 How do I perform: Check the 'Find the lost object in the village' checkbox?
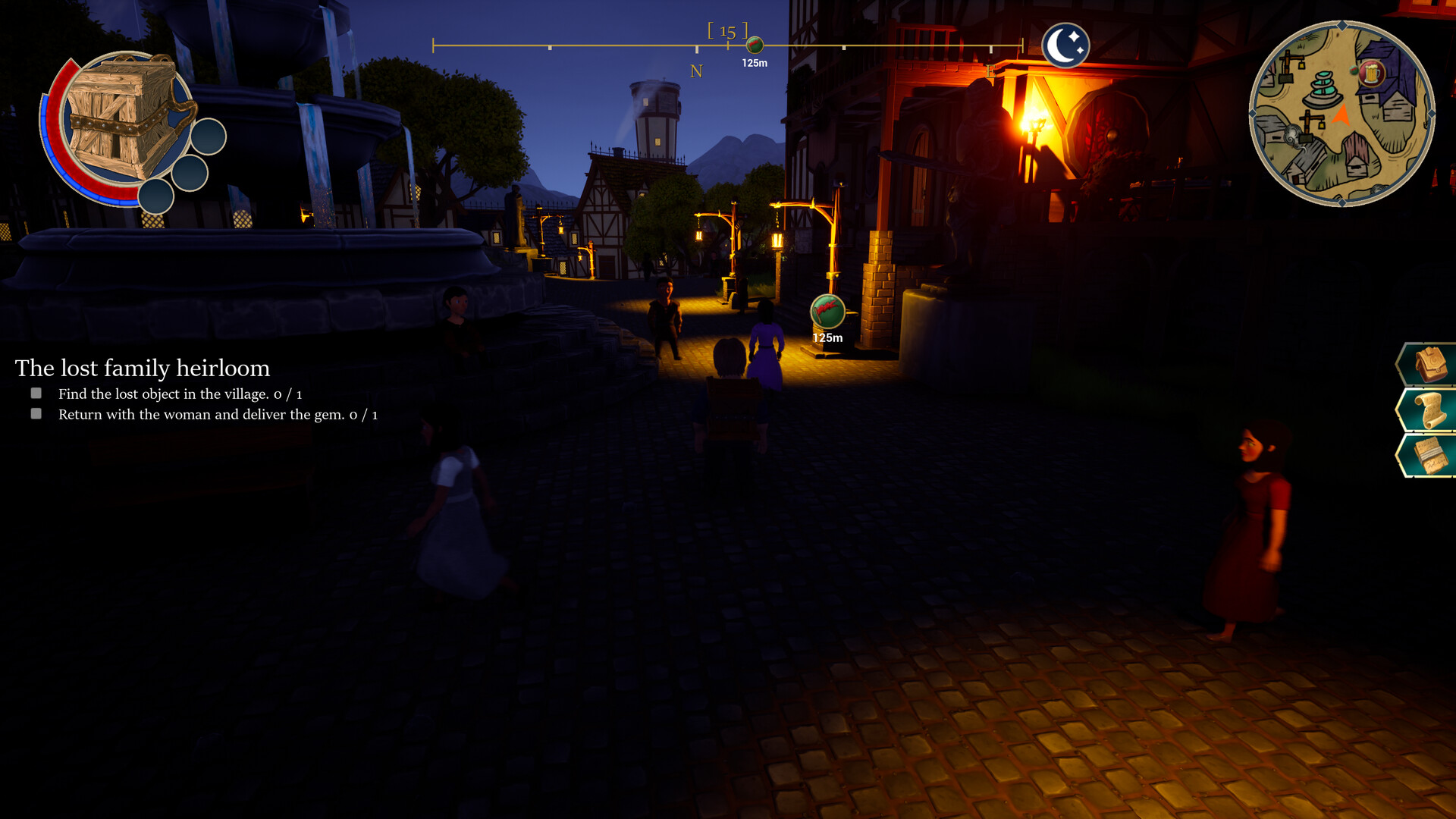(36, 393)
